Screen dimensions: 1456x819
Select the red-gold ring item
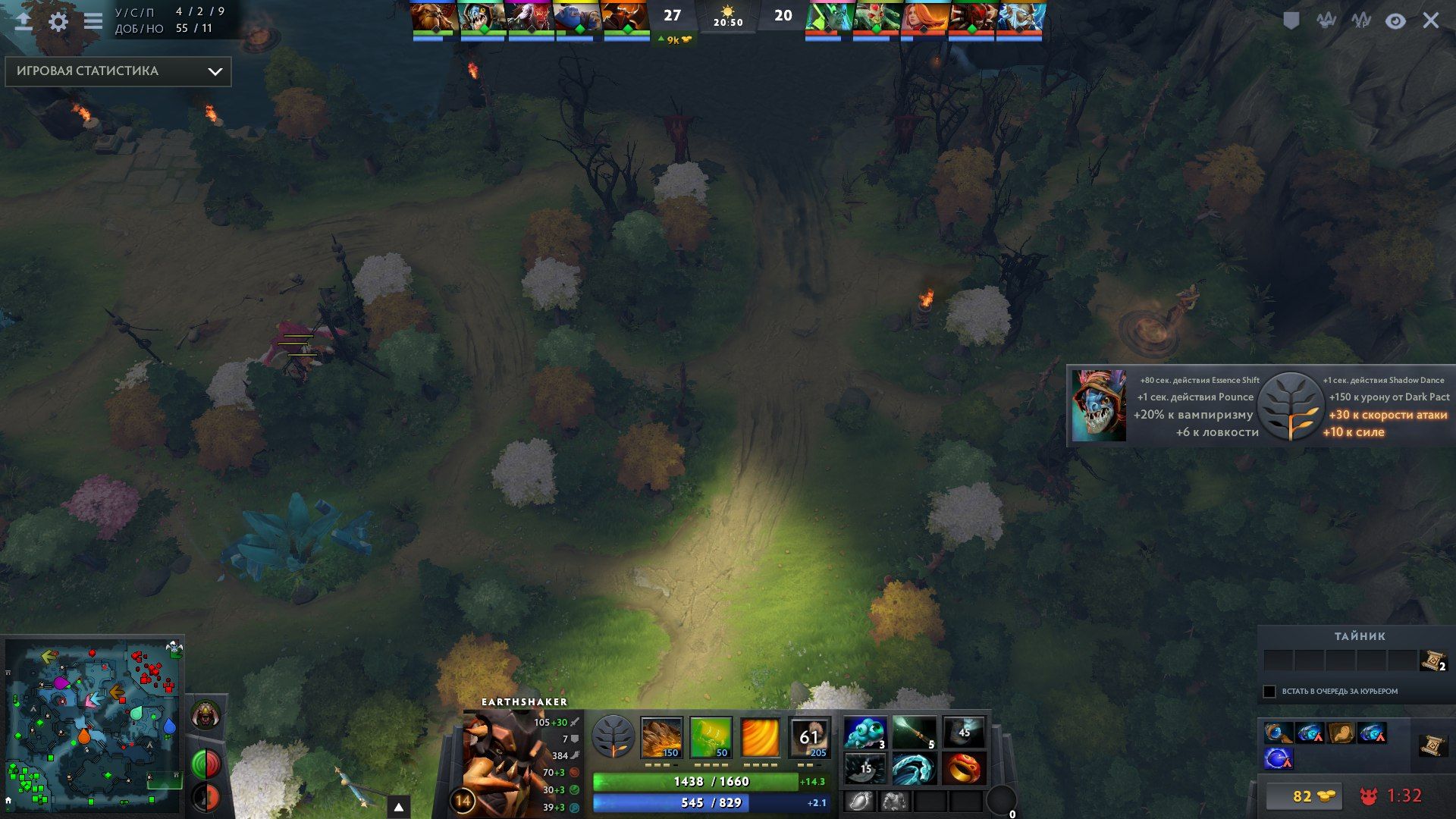964,768
